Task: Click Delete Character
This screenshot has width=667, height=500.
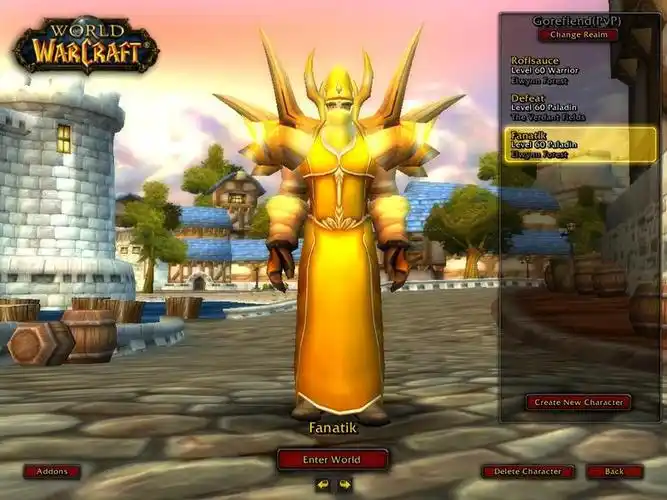Action: coord(528,471)
